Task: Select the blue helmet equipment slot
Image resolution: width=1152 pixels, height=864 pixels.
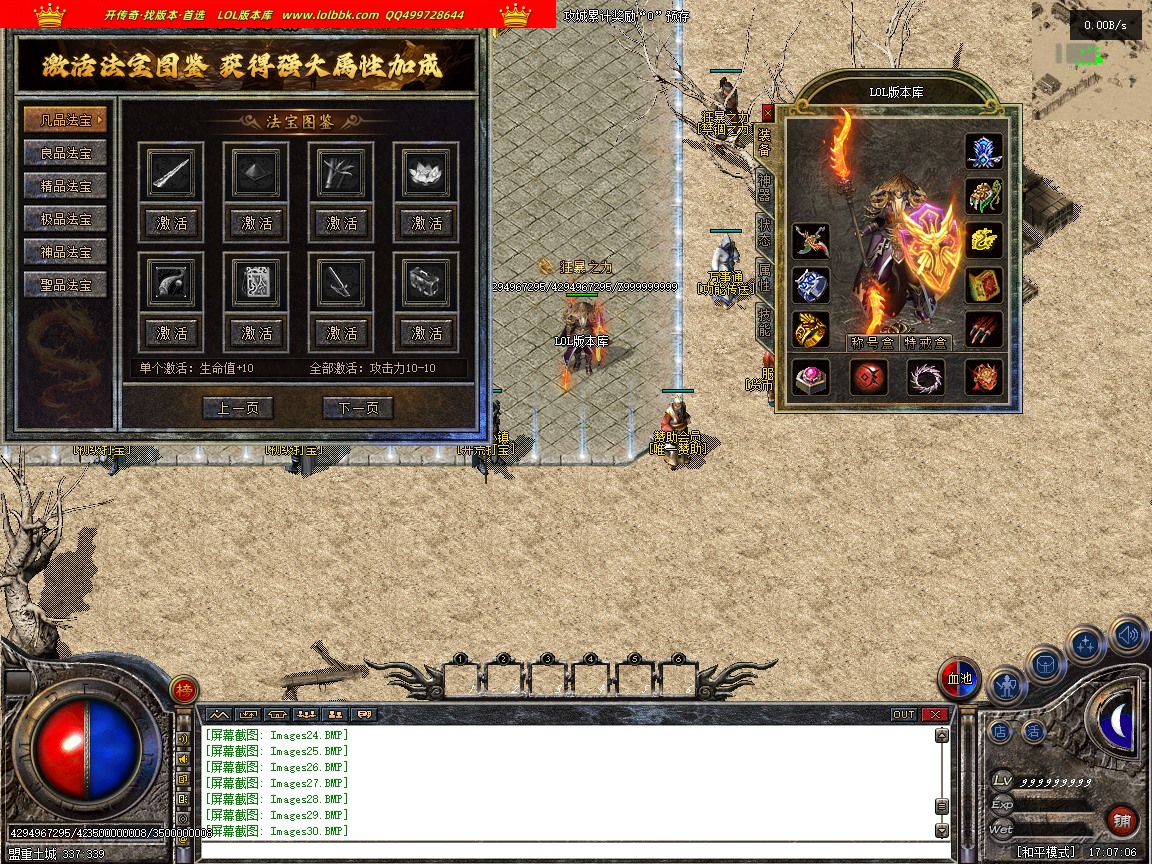Action: [x=984, y=151]
